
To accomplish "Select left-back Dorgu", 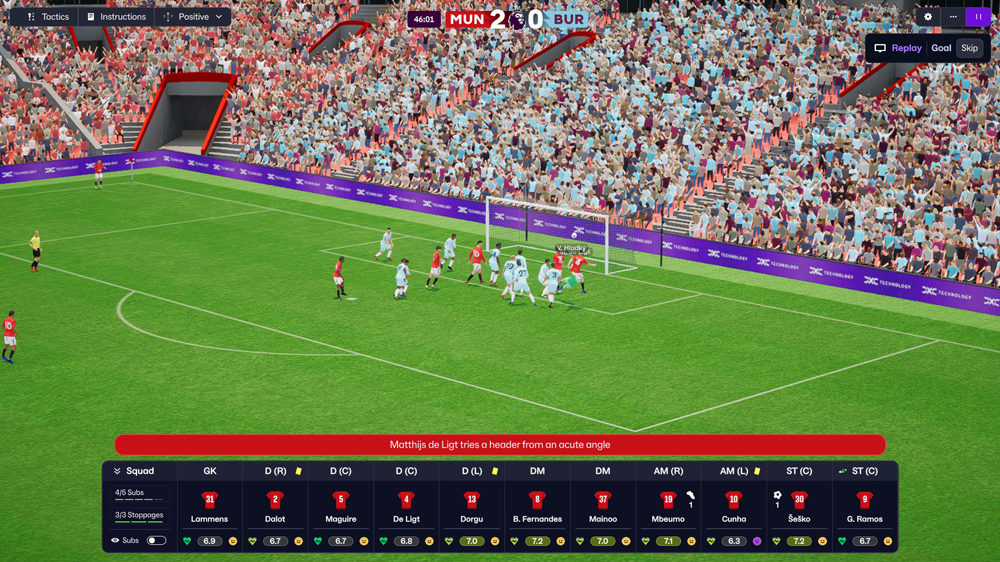I will click(x=472, y=505).
